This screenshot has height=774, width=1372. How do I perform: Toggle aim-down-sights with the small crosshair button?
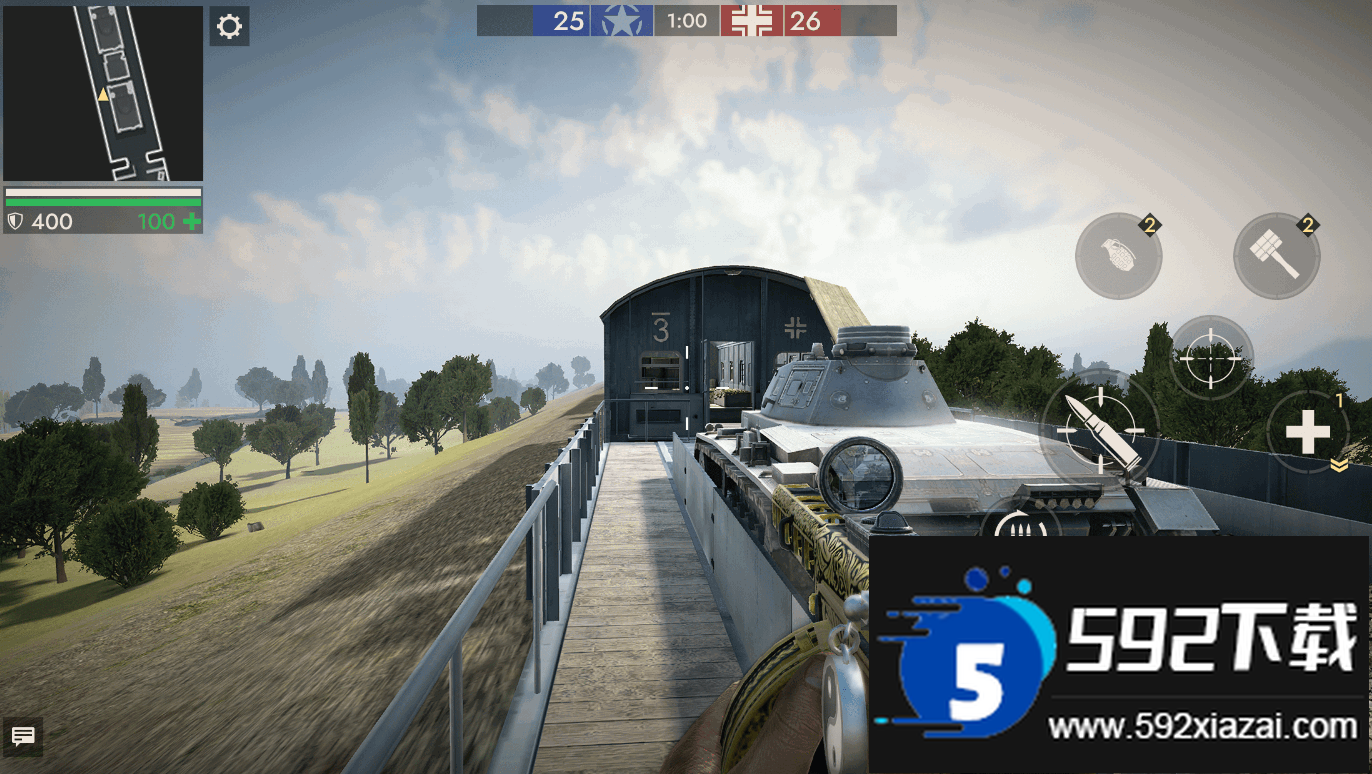pyautogui.click(x=1210, y=357)
